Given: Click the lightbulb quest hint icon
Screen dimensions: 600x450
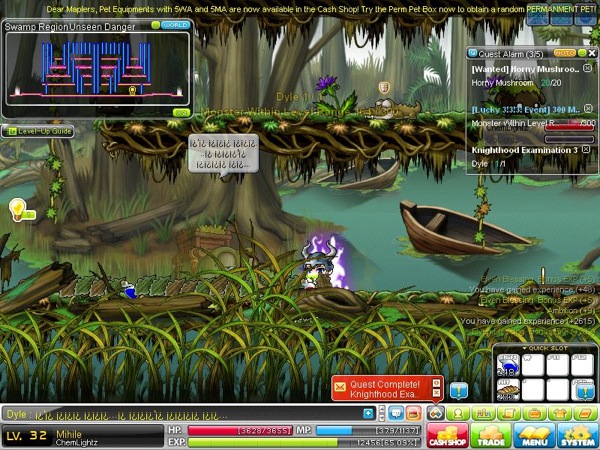Looking at the screenshot, I should [x=17, y=208].
